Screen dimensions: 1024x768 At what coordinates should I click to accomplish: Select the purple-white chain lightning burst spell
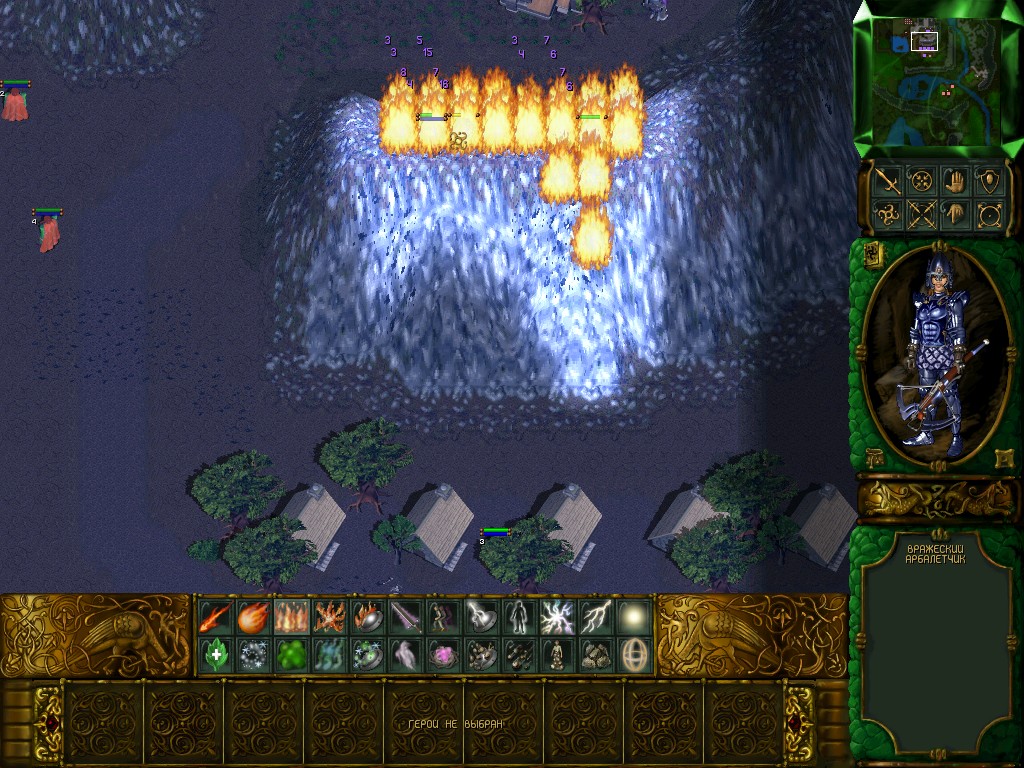557,617
